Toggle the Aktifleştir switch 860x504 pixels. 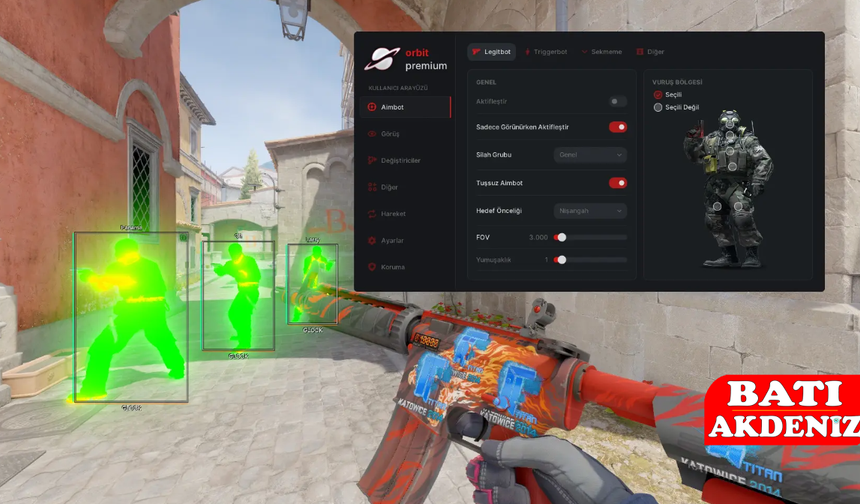pos(618,102)
